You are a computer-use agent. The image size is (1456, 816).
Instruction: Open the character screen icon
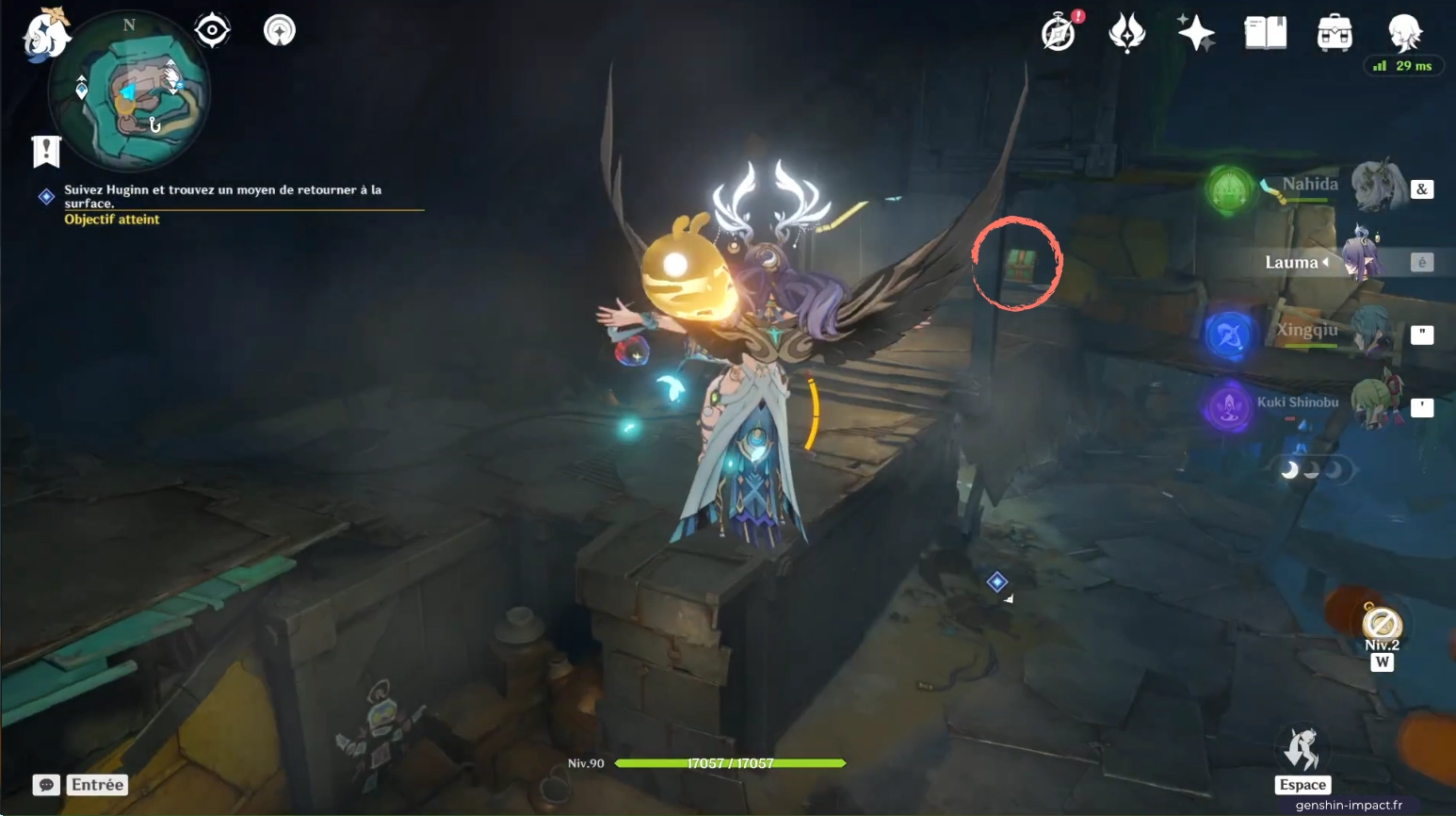point(1404,33)
